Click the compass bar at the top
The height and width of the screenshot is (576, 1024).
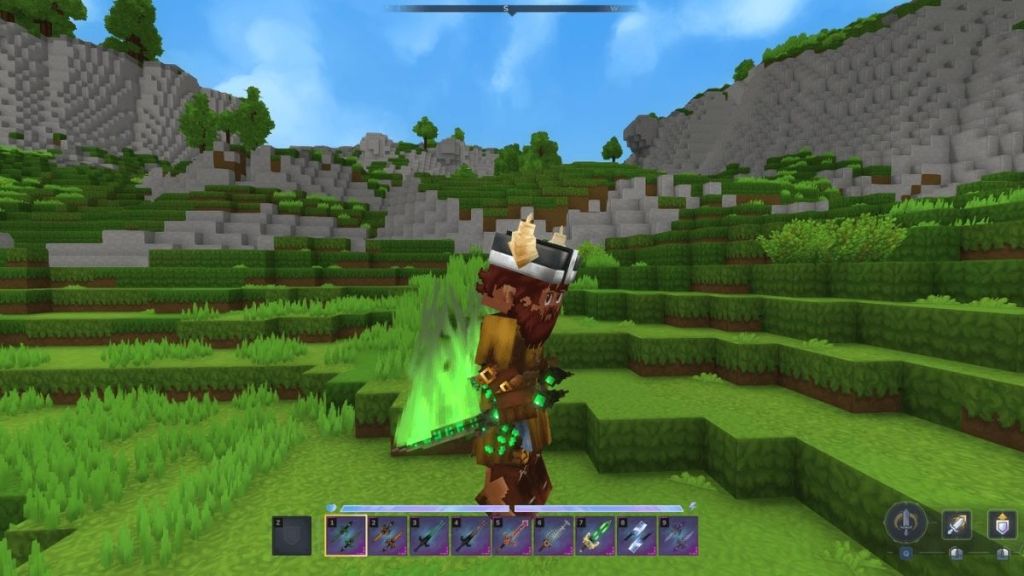[x=512, y=8]
